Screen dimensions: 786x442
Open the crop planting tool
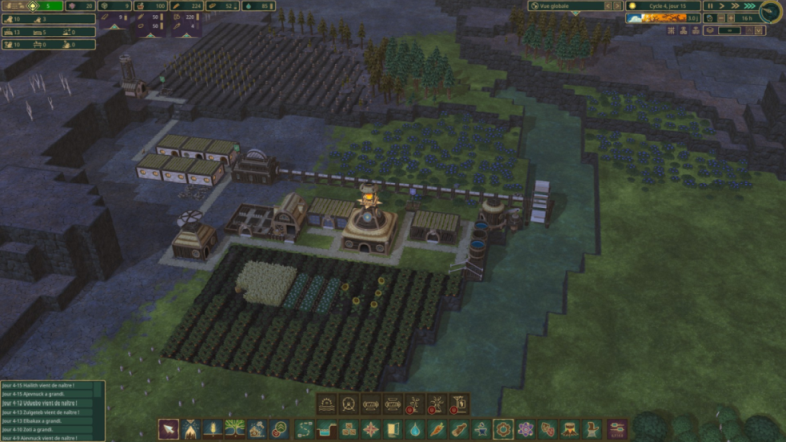point(214,430)
